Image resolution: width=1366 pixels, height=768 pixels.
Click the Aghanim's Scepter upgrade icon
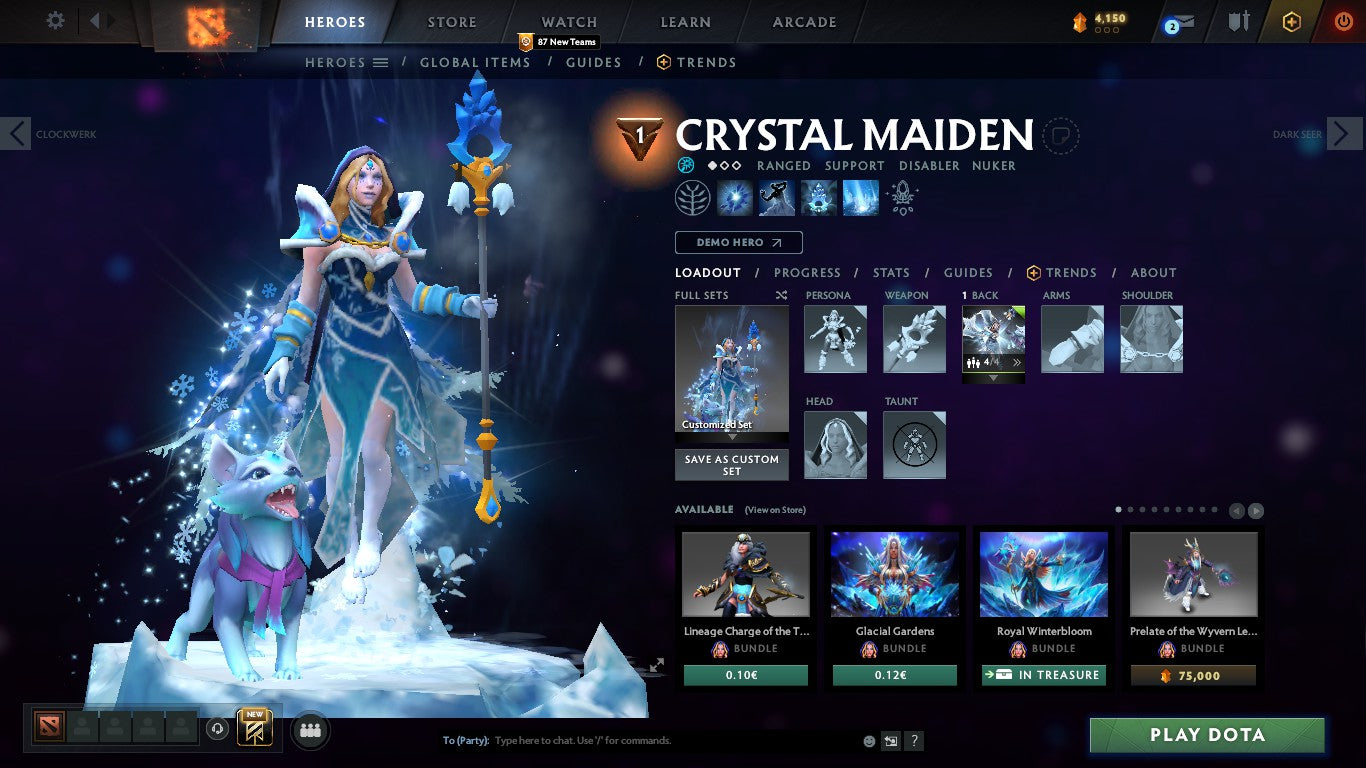pos(901,197)
